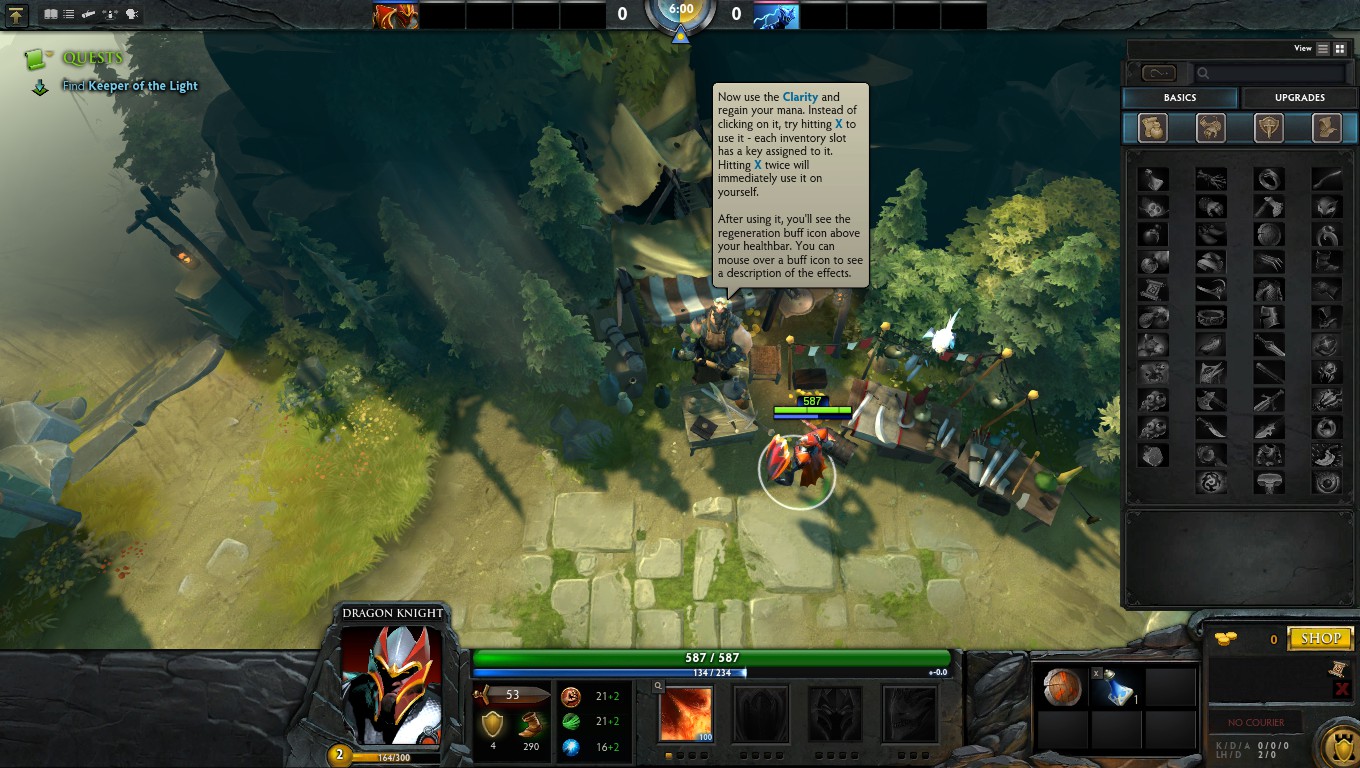This screenshot has height=768, width=1360.
Task: Open the Quests scroll tracker
Action: click(38, 58)
